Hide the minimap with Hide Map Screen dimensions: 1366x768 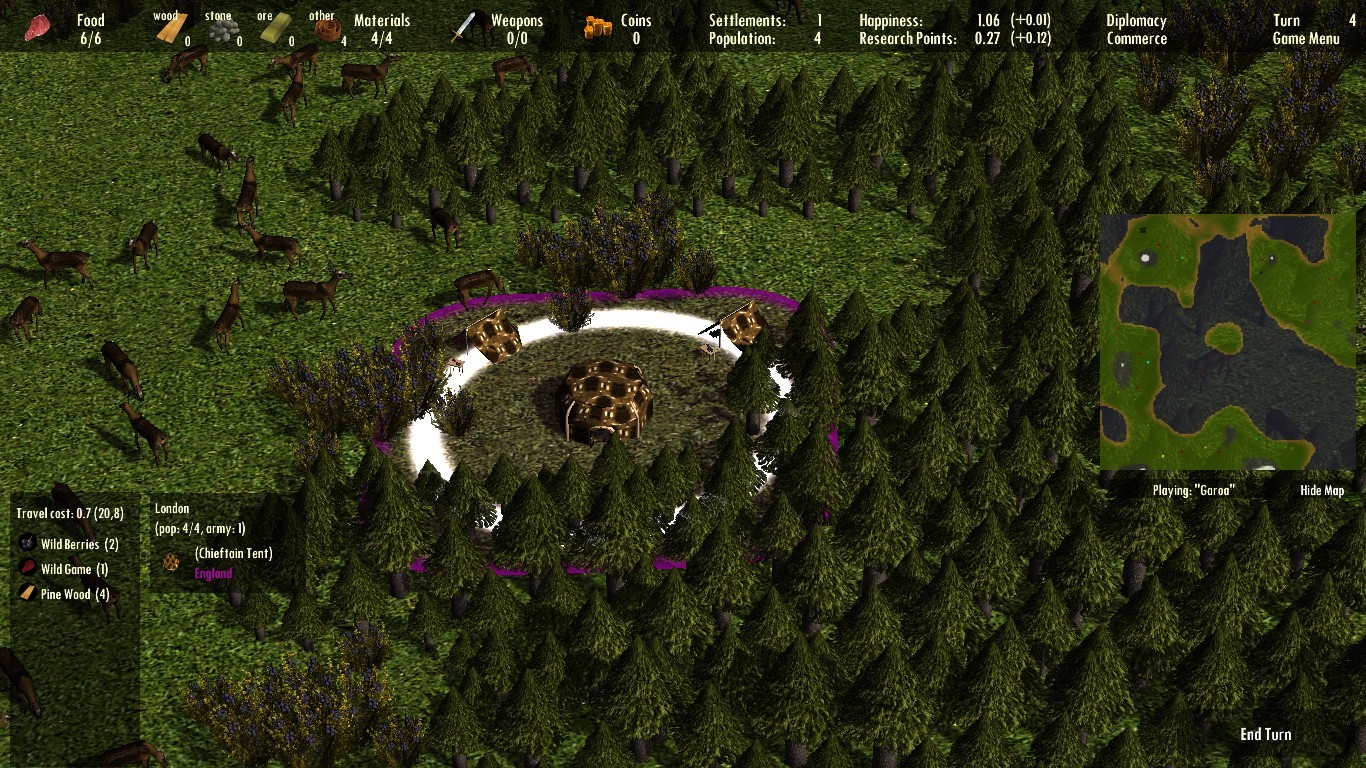click(1321, 490)
